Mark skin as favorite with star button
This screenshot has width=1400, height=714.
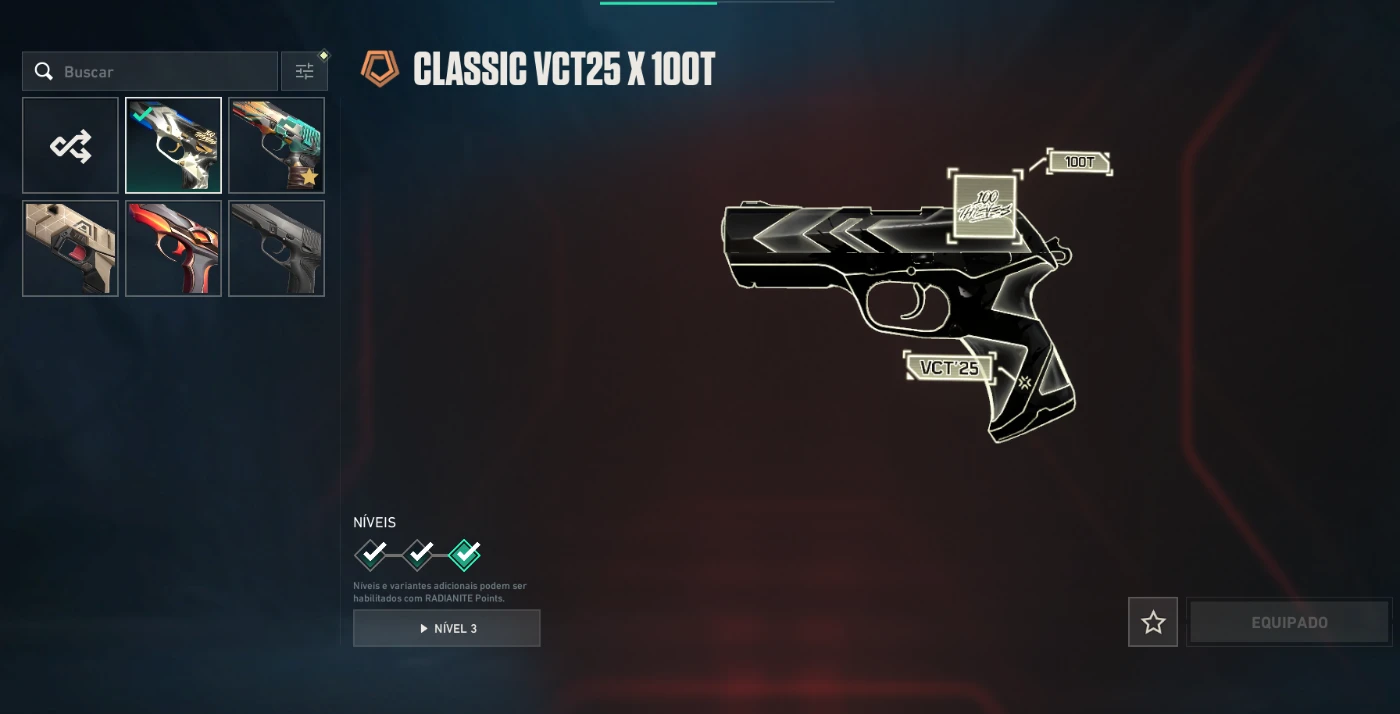click(1153, 622)
